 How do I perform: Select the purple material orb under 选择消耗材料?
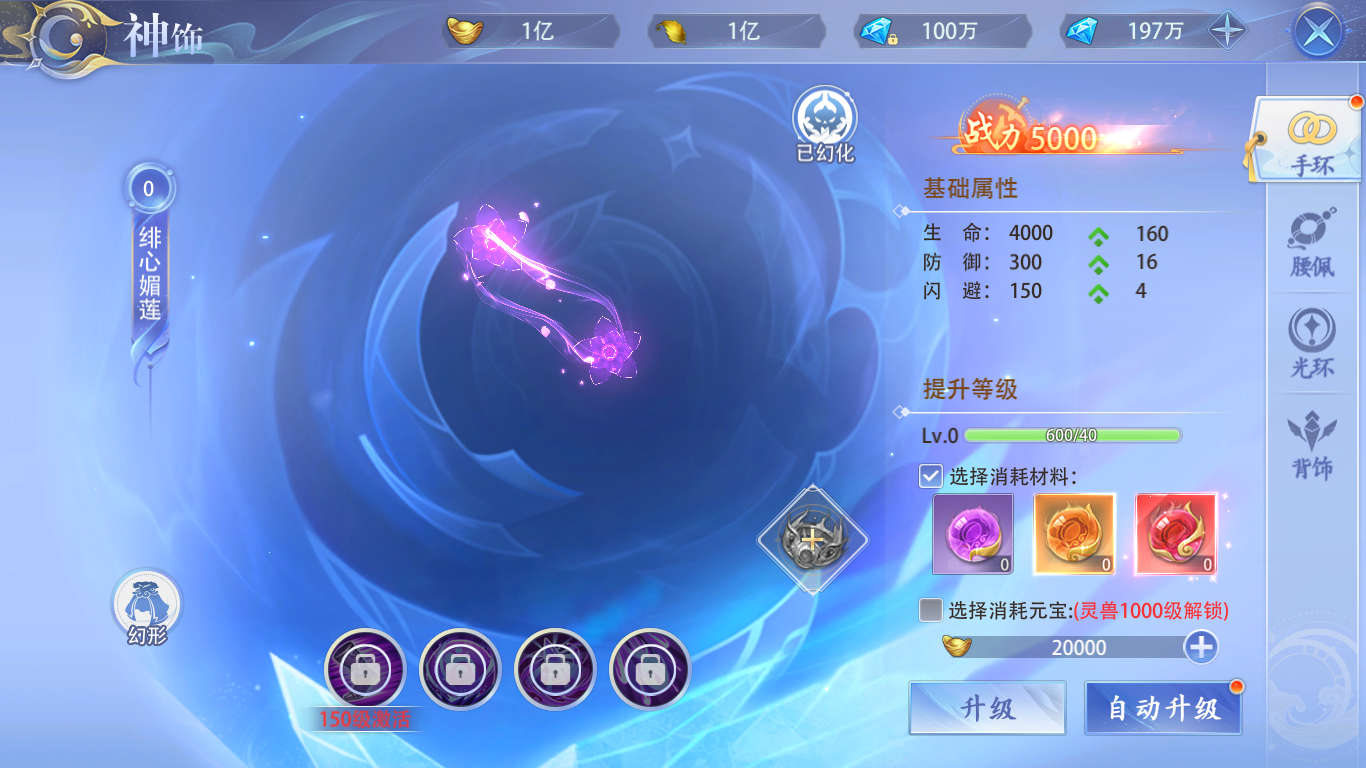point(972,533)
